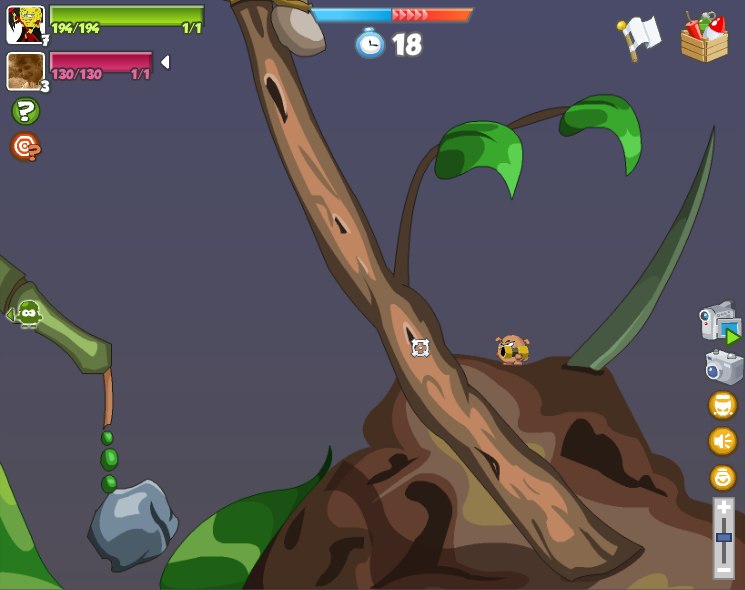Zoom out with the minus button
Screen dimensions: 745x590
point(723,568)
